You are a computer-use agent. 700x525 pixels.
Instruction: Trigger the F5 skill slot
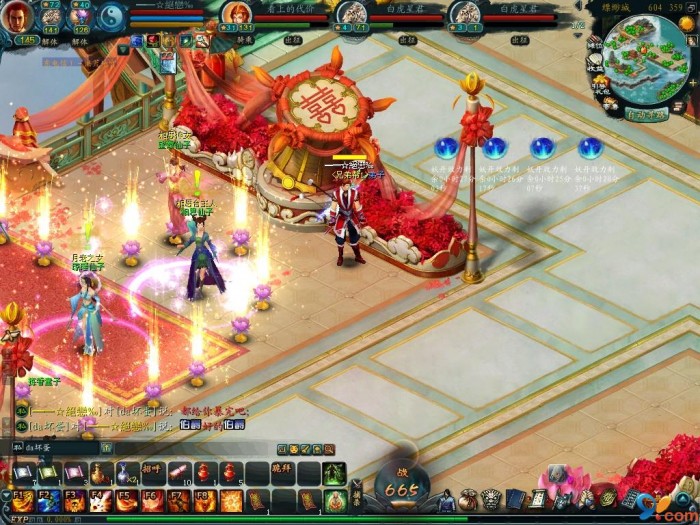point(127,500)
